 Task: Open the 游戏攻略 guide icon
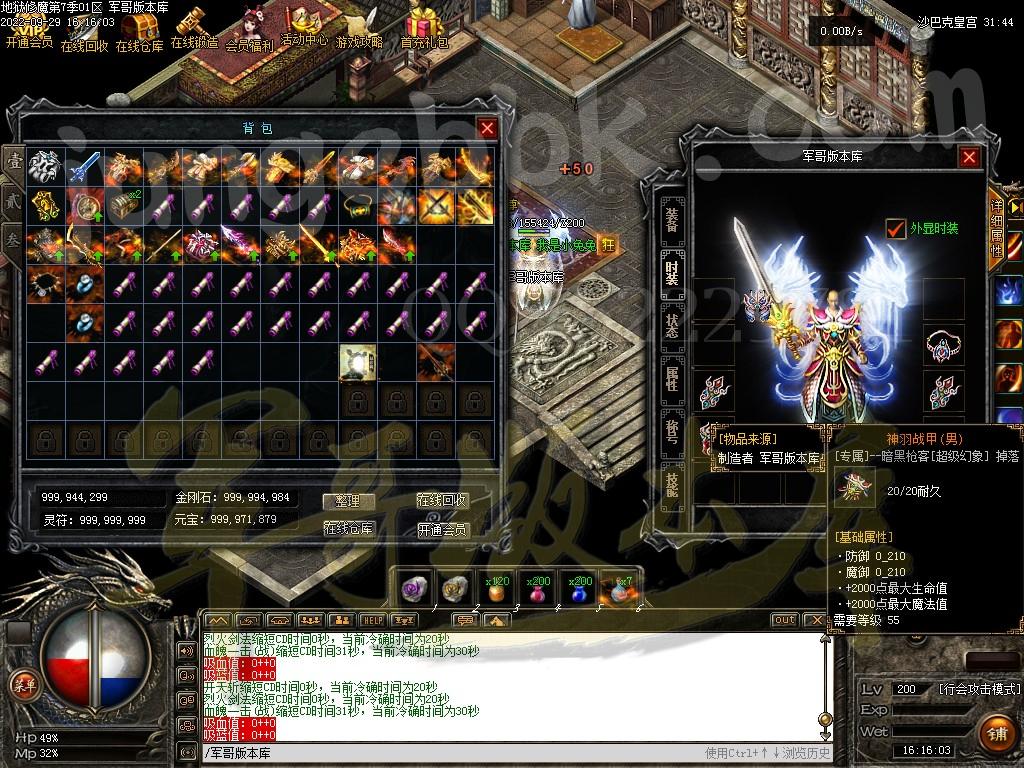(359, 30)
